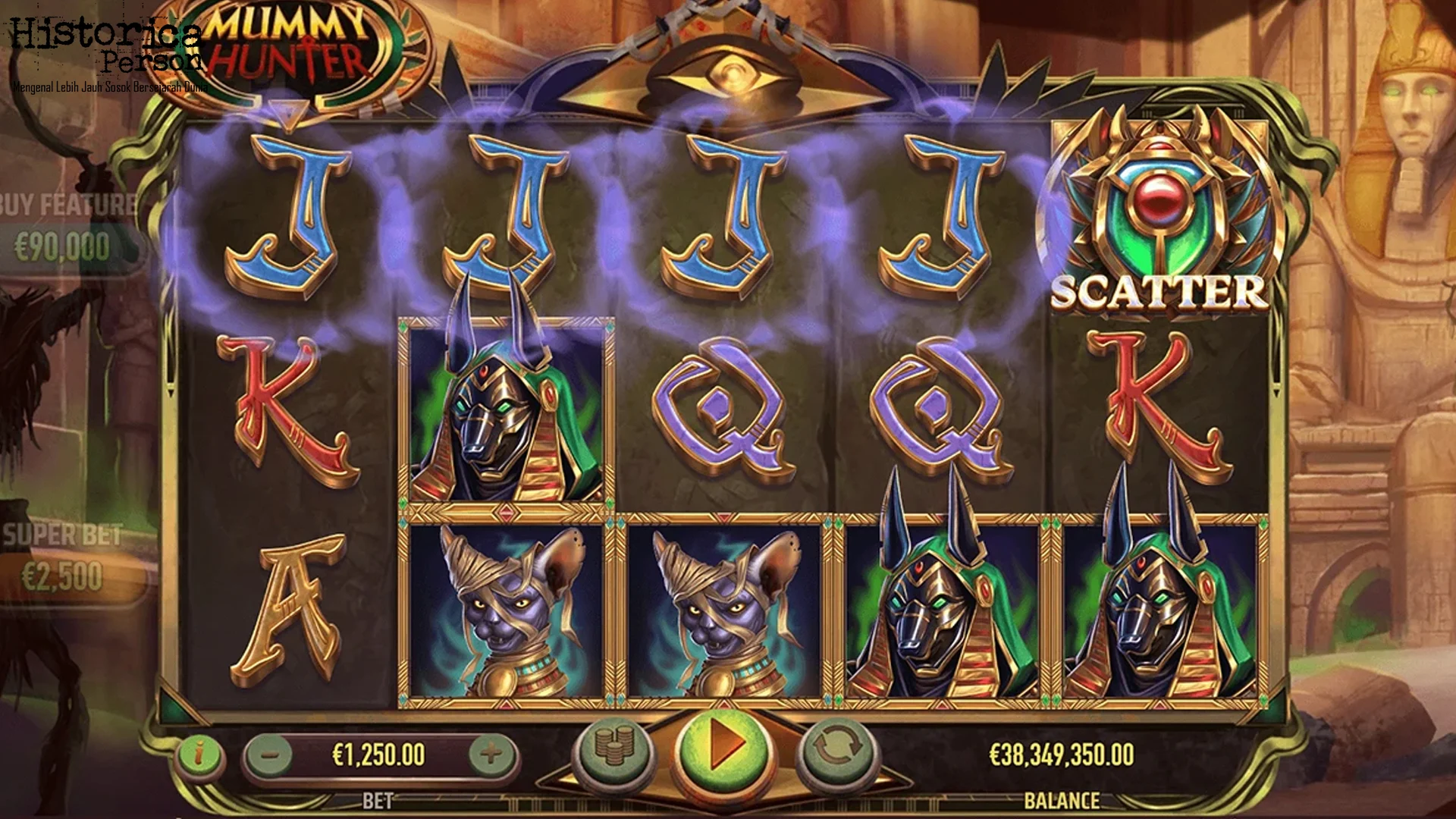The image size is (1456, 819).
Task: Decrease the bet with the minus button
Action: click(271, 755)
